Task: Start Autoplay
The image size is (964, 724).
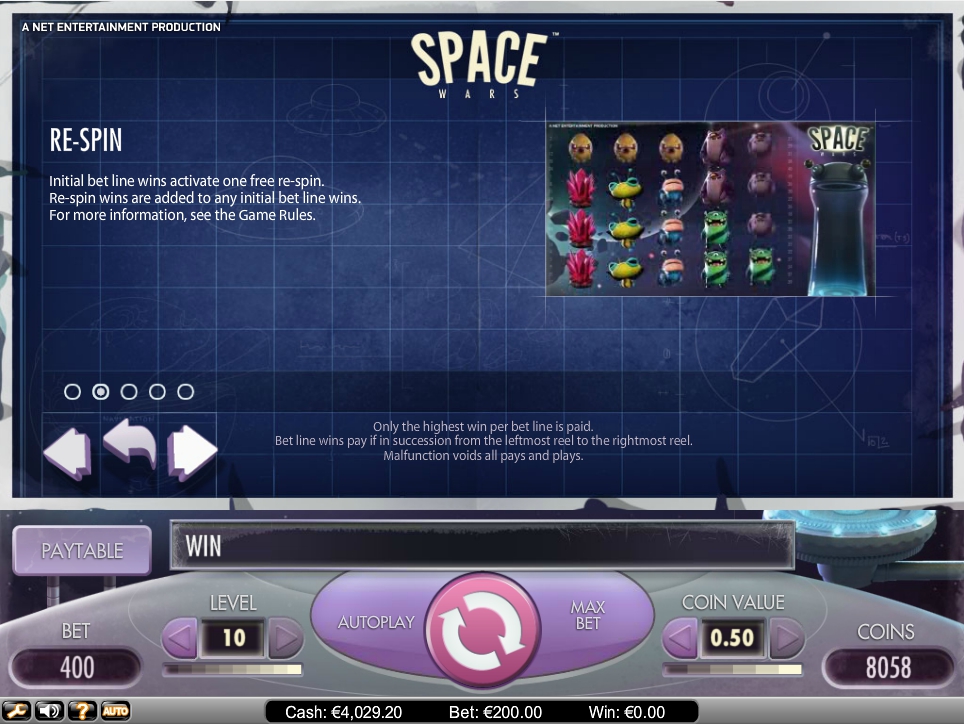Action: coord(376,622)
